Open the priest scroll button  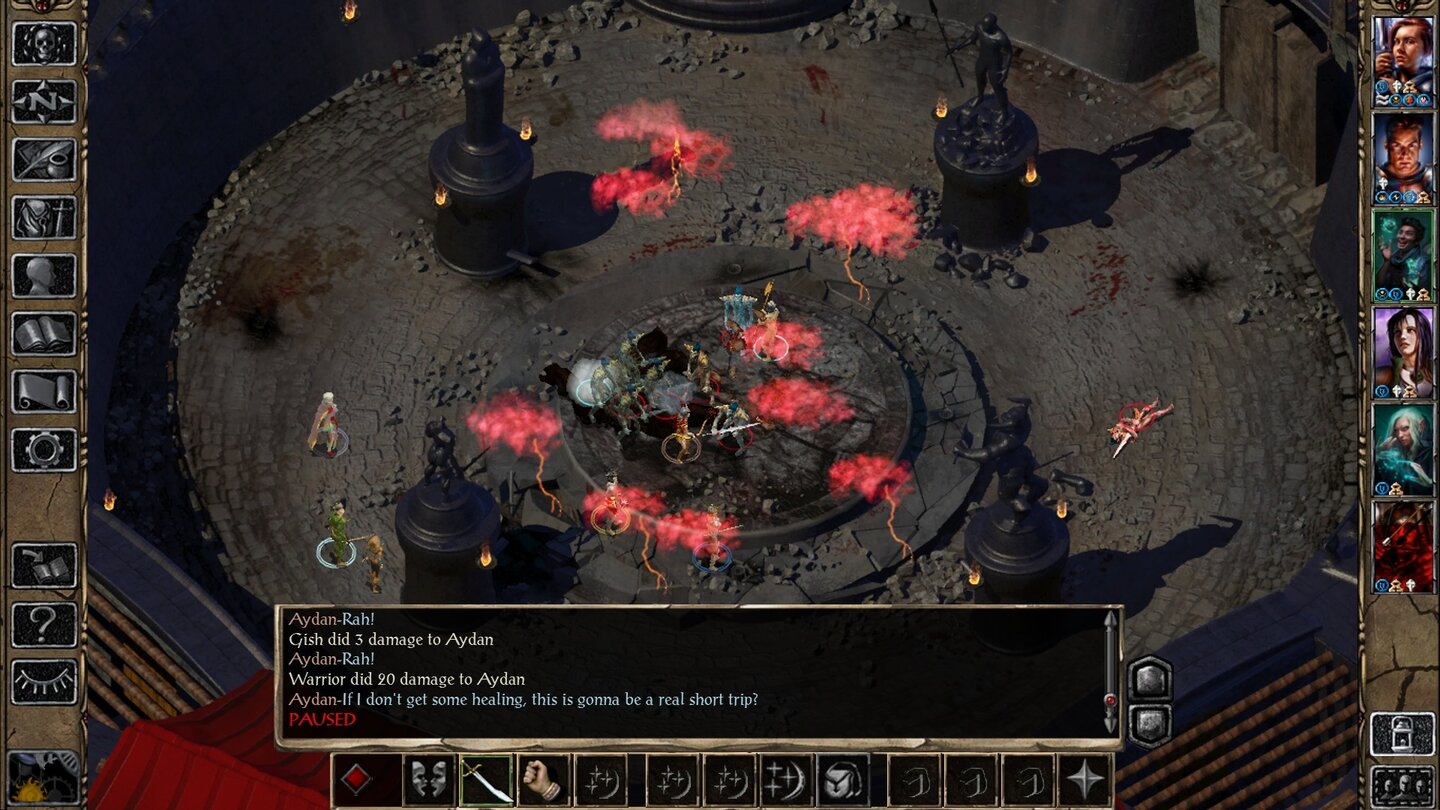pyautogui.click(x=44, y=391)
